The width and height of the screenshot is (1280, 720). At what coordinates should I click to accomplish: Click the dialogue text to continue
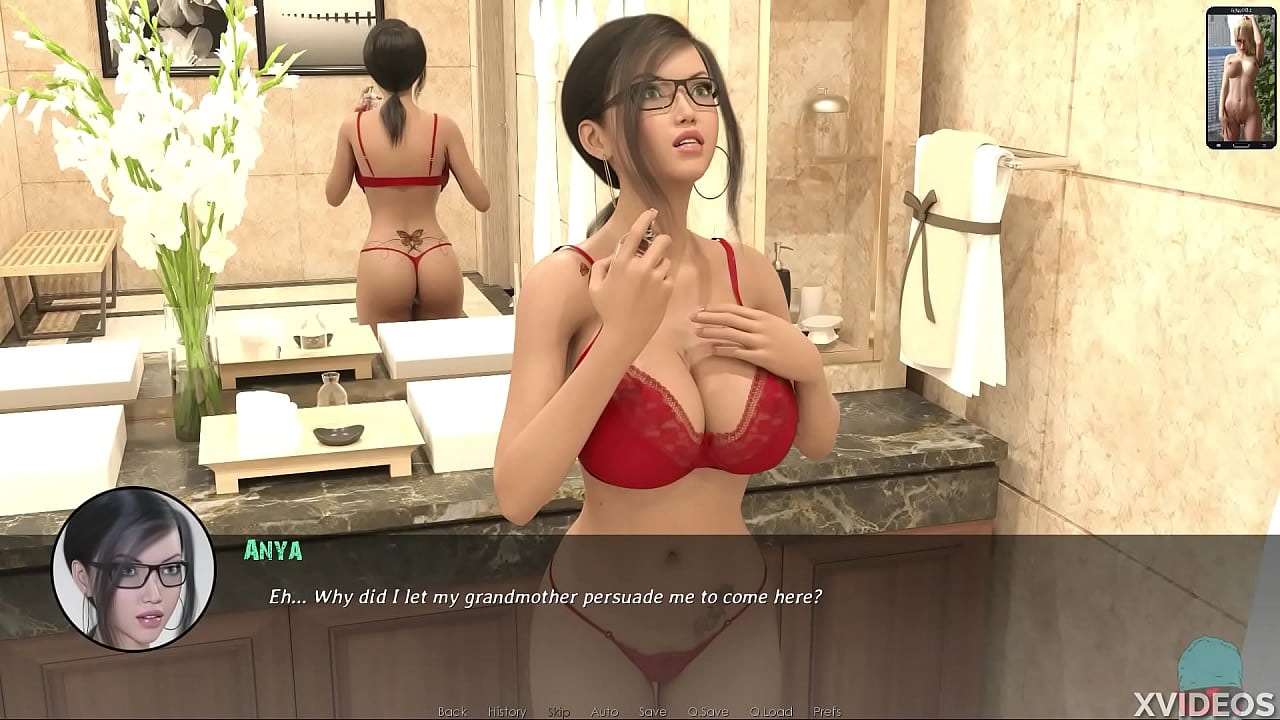pyautogui.click(x=545, y=597)
